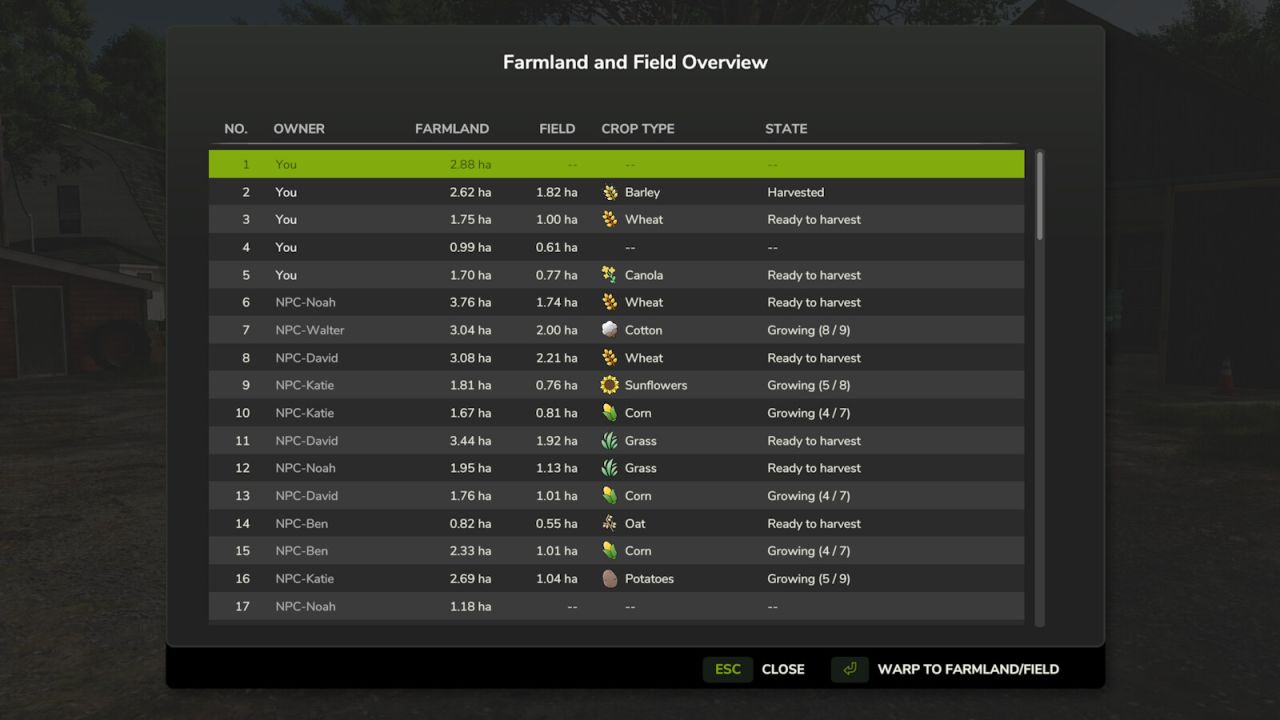Select row 17 owned by NPC-Noah
The height and width of the screenshot is (720, 1280).
pyautogui.click(x=615, y=606)
